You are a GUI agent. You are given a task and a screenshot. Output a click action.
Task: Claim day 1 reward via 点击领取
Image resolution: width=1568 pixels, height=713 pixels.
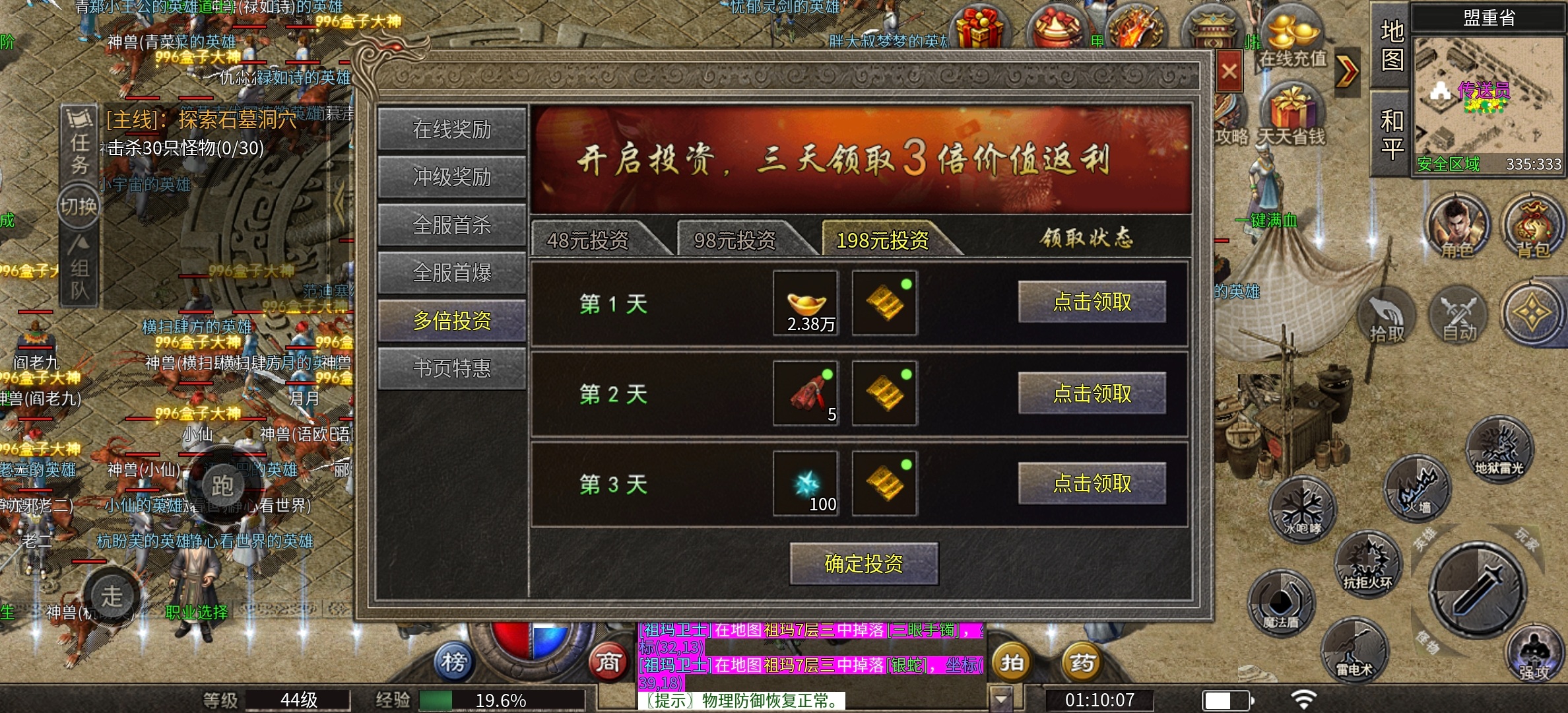tap(1092, 302)
